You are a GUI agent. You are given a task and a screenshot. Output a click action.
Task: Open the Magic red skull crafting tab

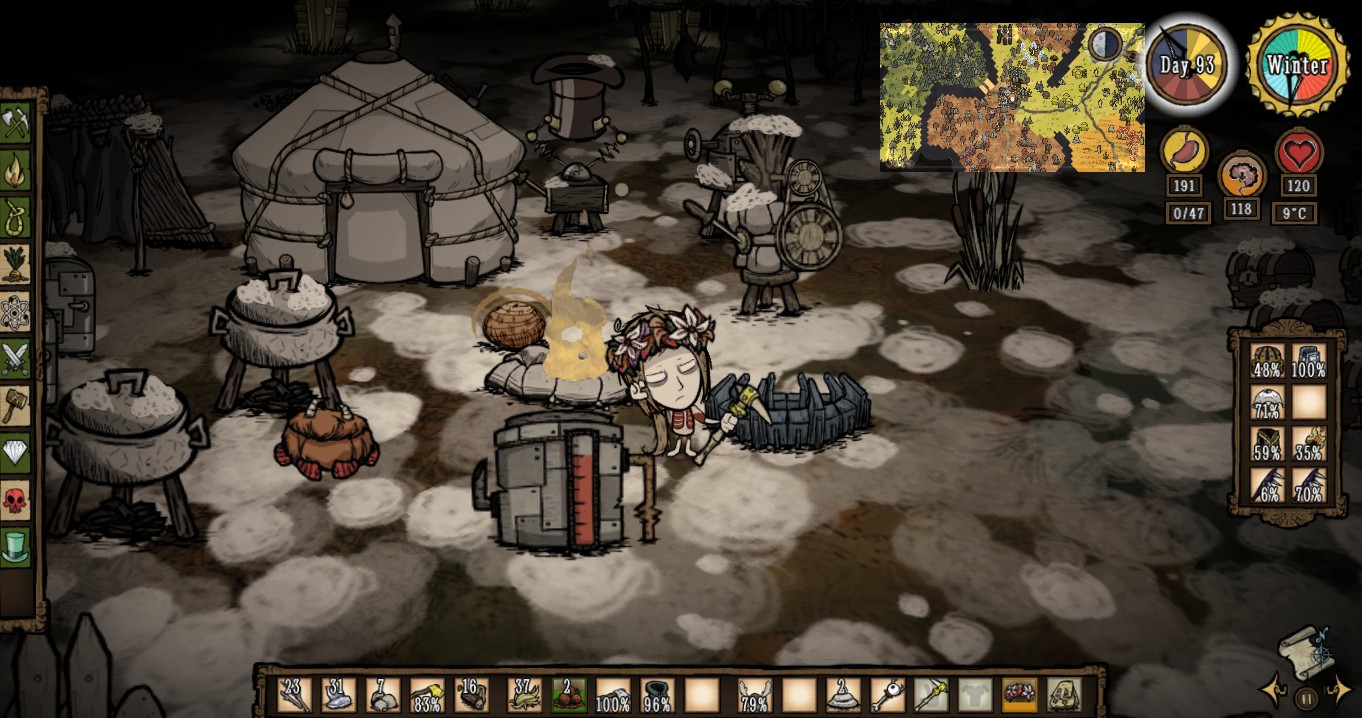pyautogui.click(x=16, y=500)
